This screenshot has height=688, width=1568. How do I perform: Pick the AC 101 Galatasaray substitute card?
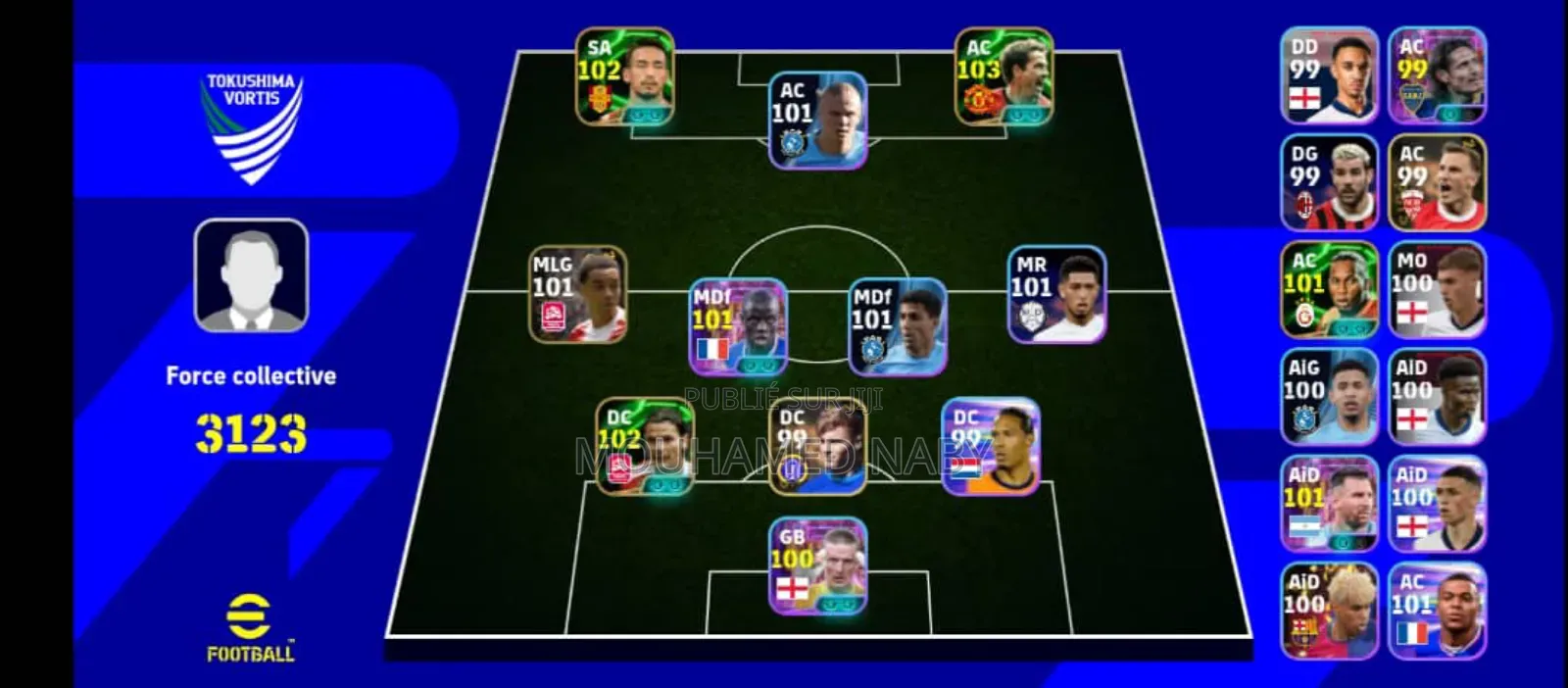coord(1329,290)
